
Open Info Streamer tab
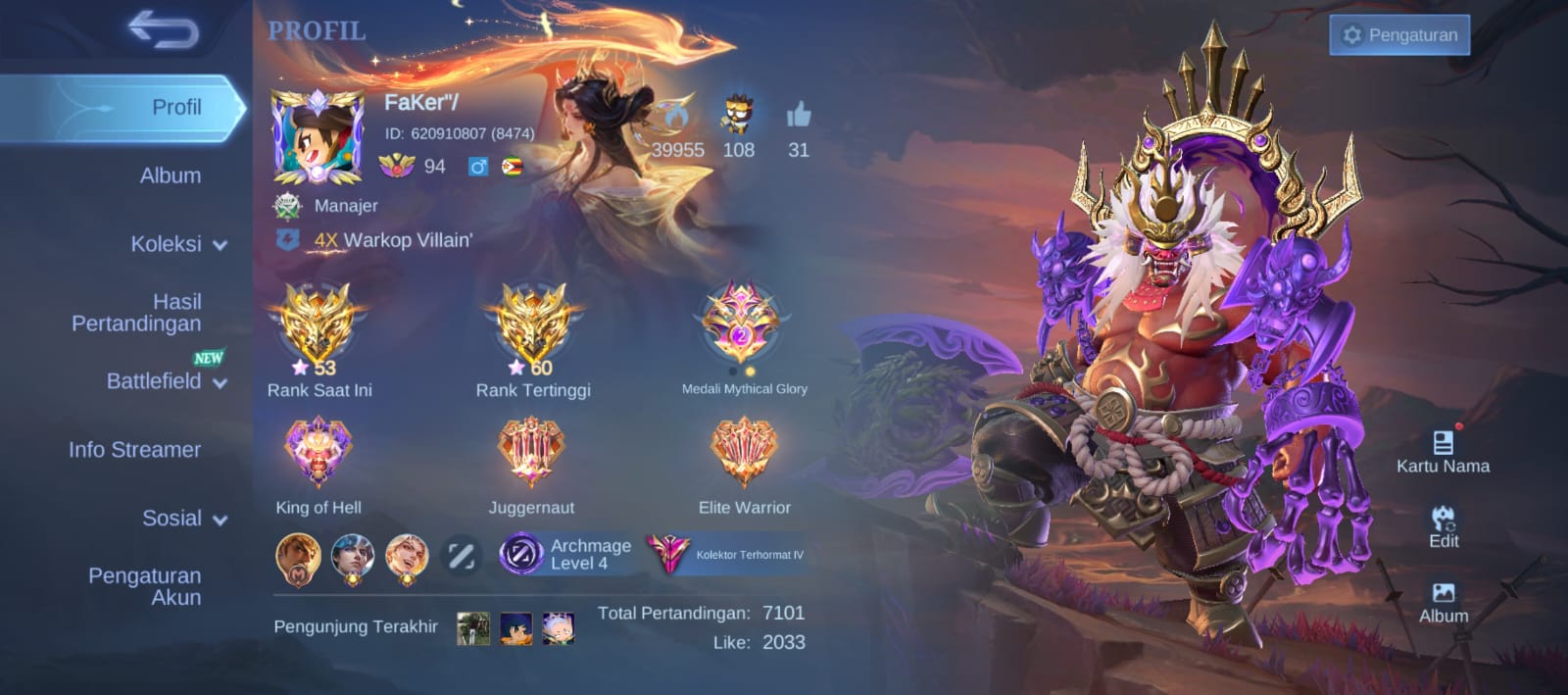tap(134, 450)
